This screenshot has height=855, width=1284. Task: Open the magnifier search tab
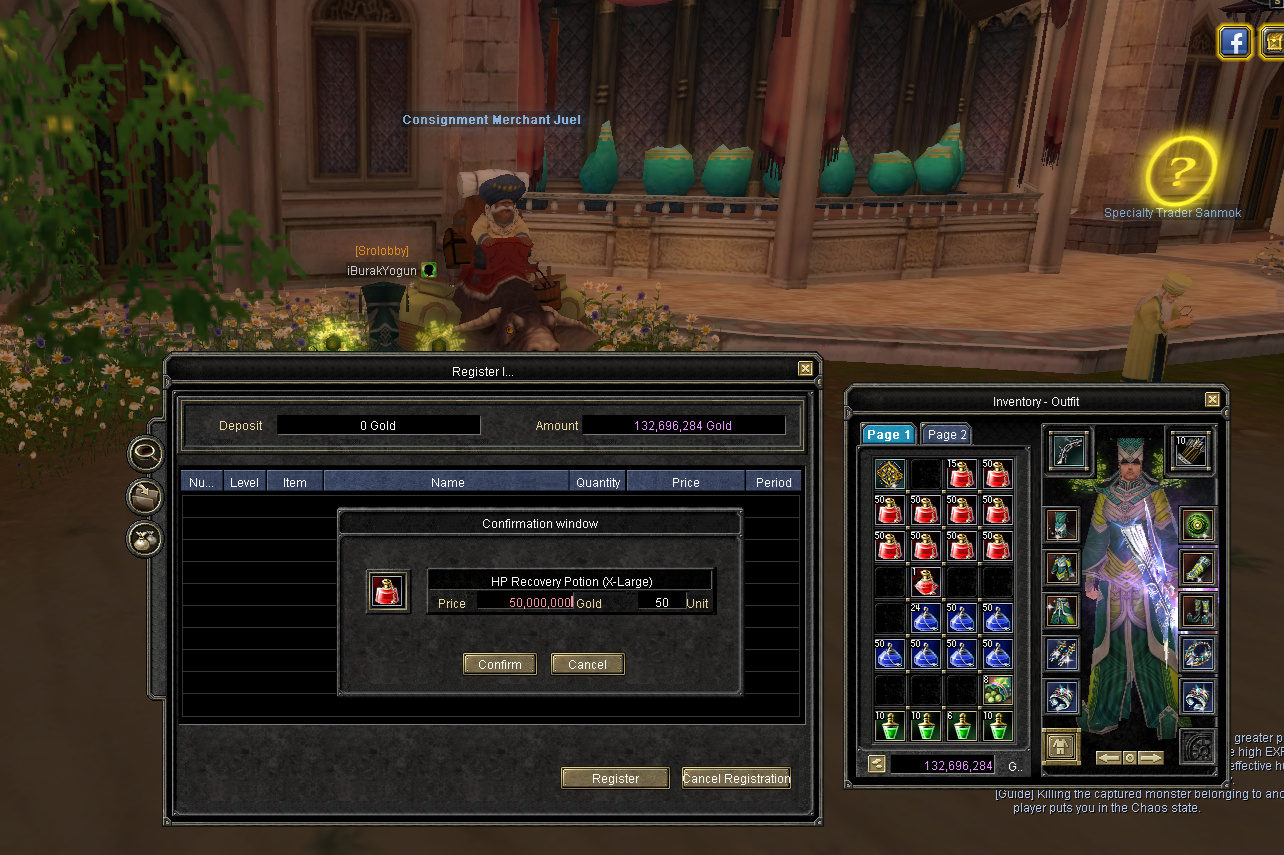tap(145, 454)
